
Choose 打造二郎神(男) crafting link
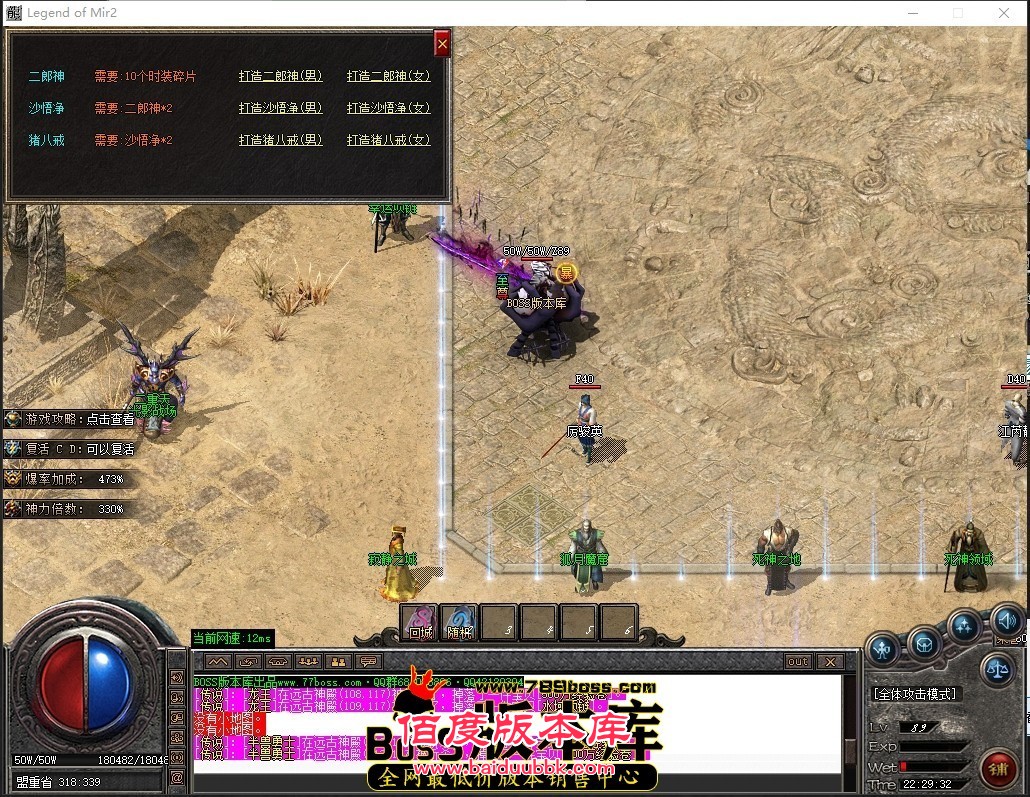[x=280, y=76]
